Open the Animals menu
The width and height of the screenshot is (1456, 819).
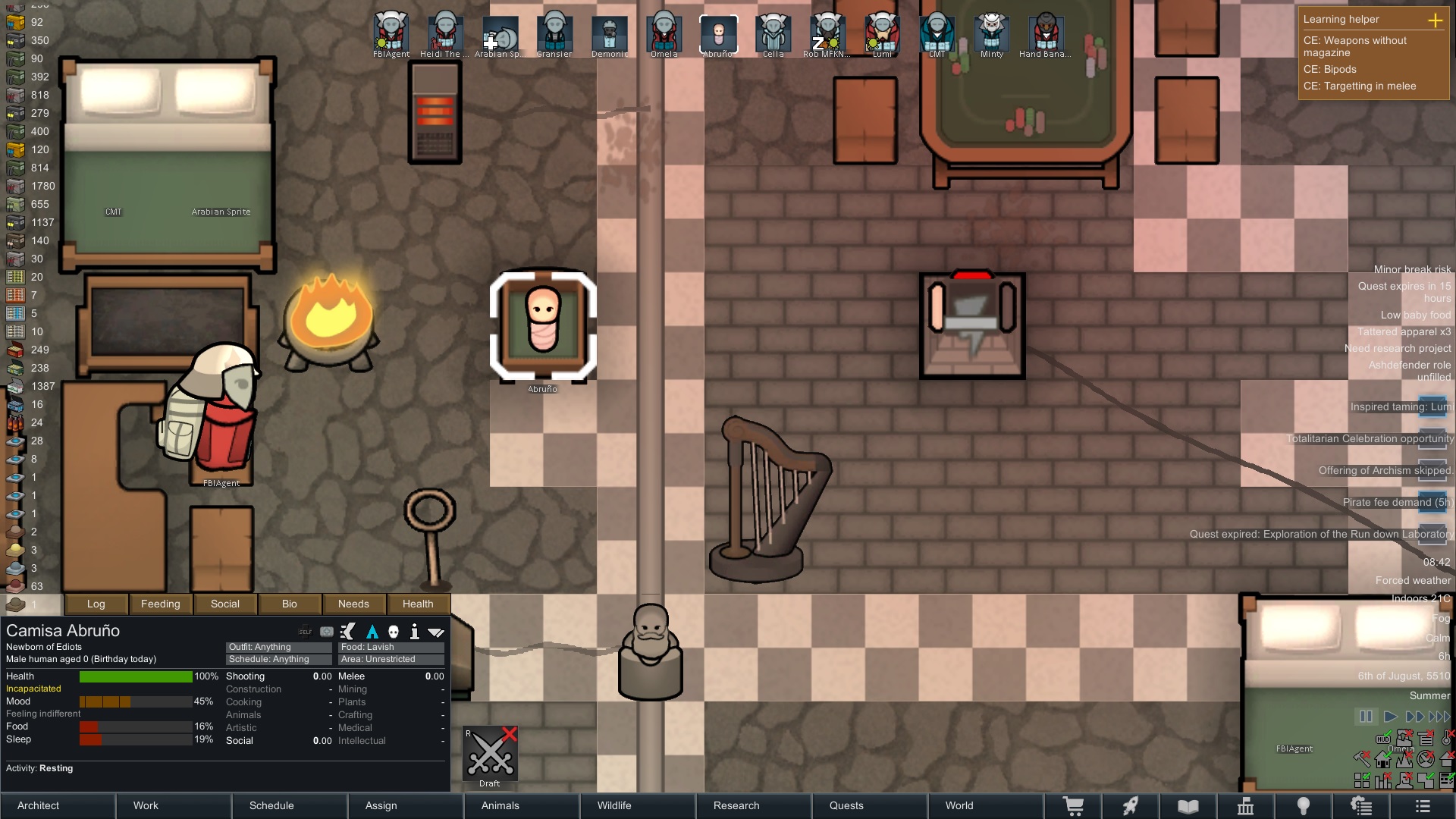522,805
